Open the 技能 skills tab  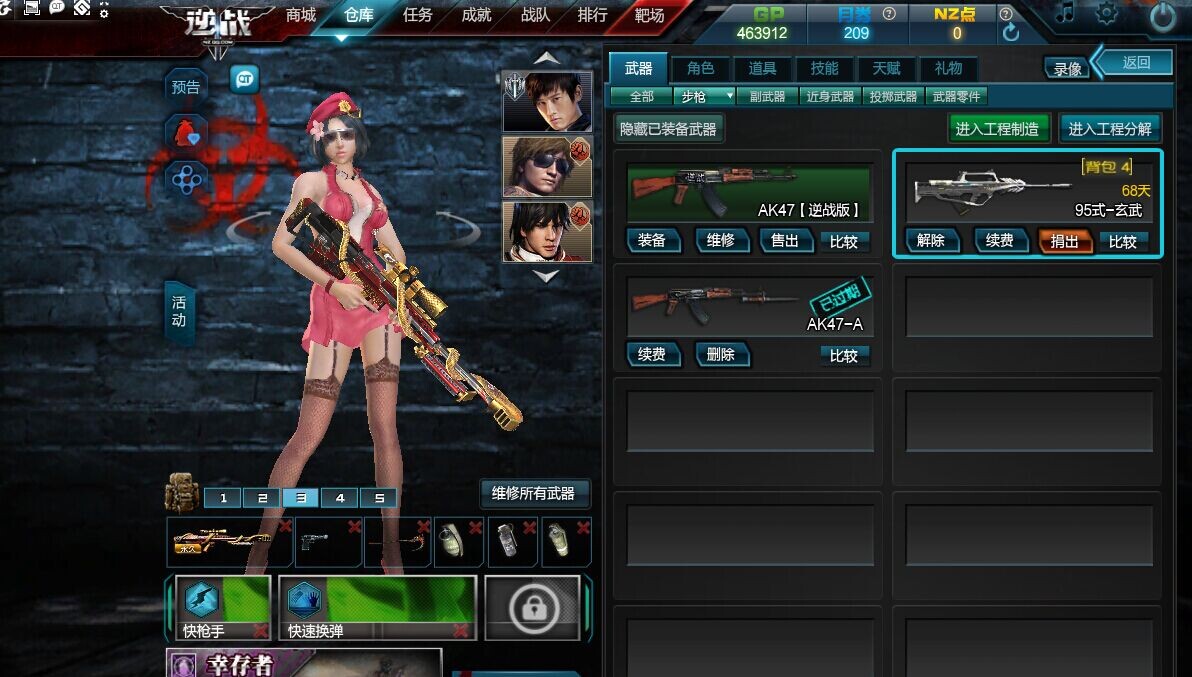click(824, 68)
